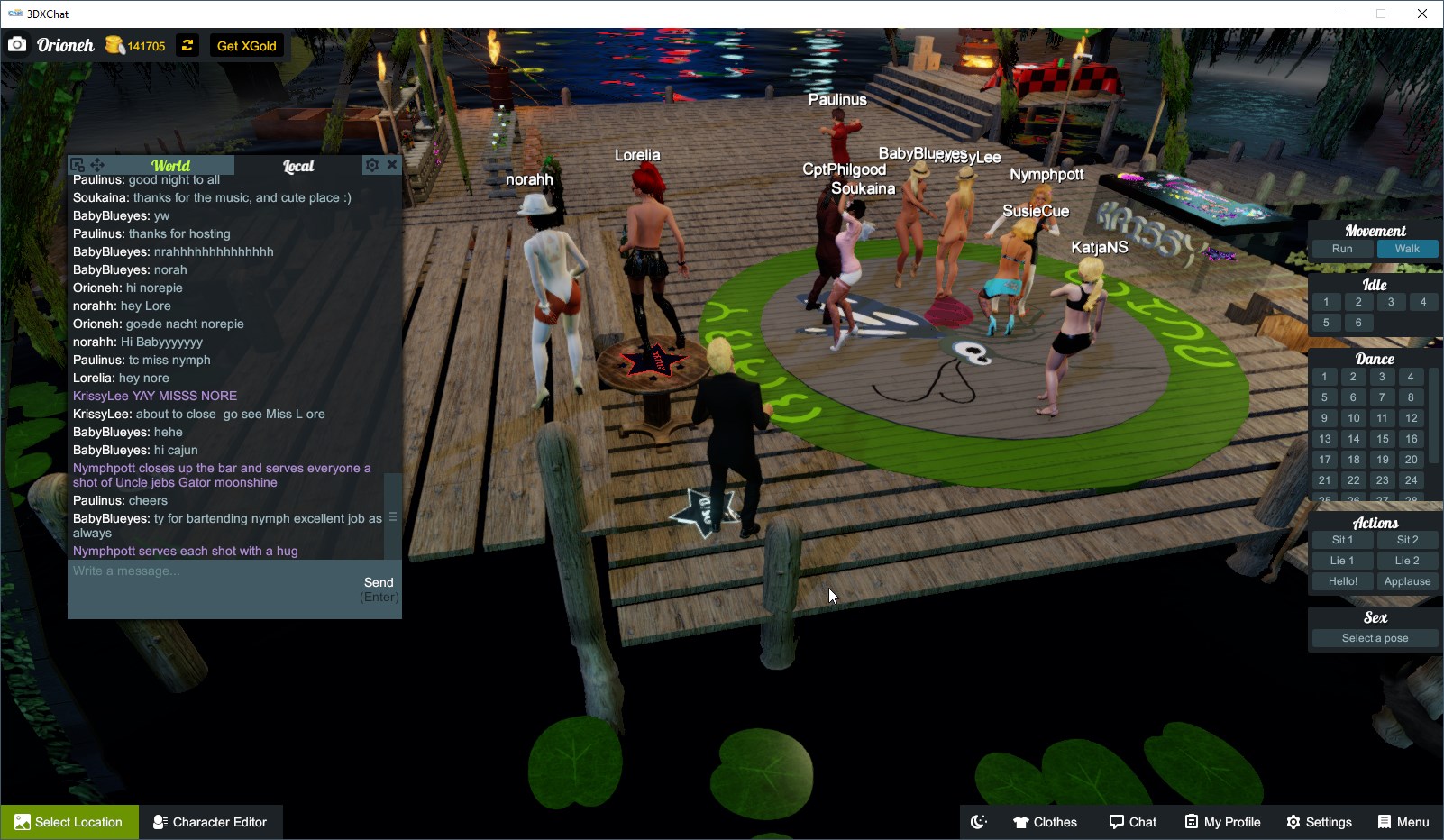
Task: Select Dance animation 12
Action: click(x=1410, y=418)
